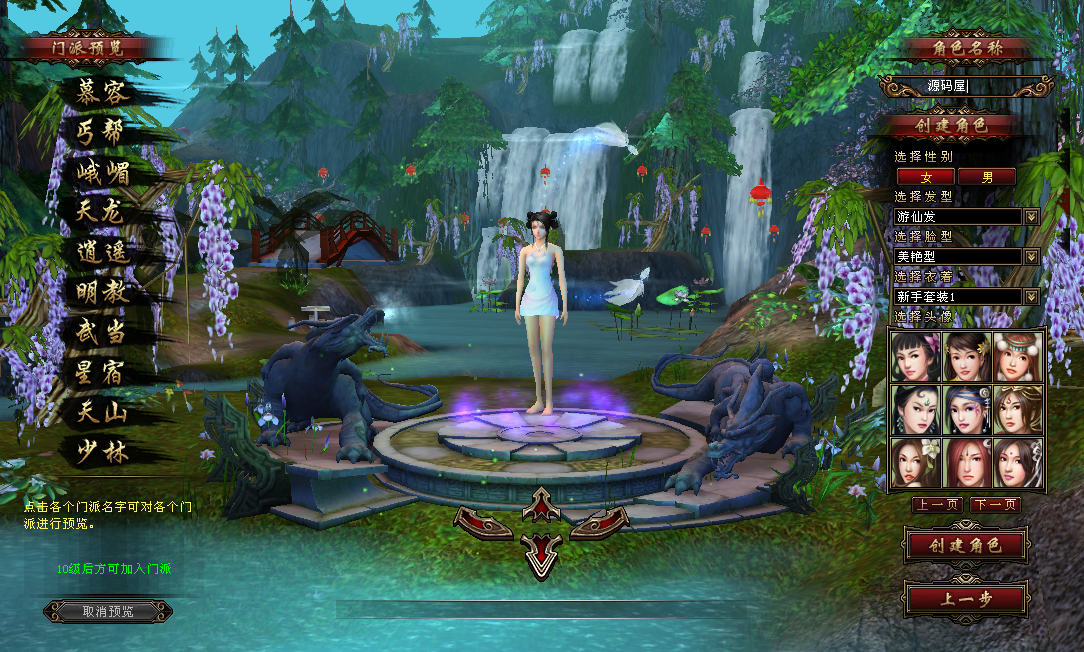Go back with 上一步 button
This screenshot has height=652, width=1084.
coord(965,599)
